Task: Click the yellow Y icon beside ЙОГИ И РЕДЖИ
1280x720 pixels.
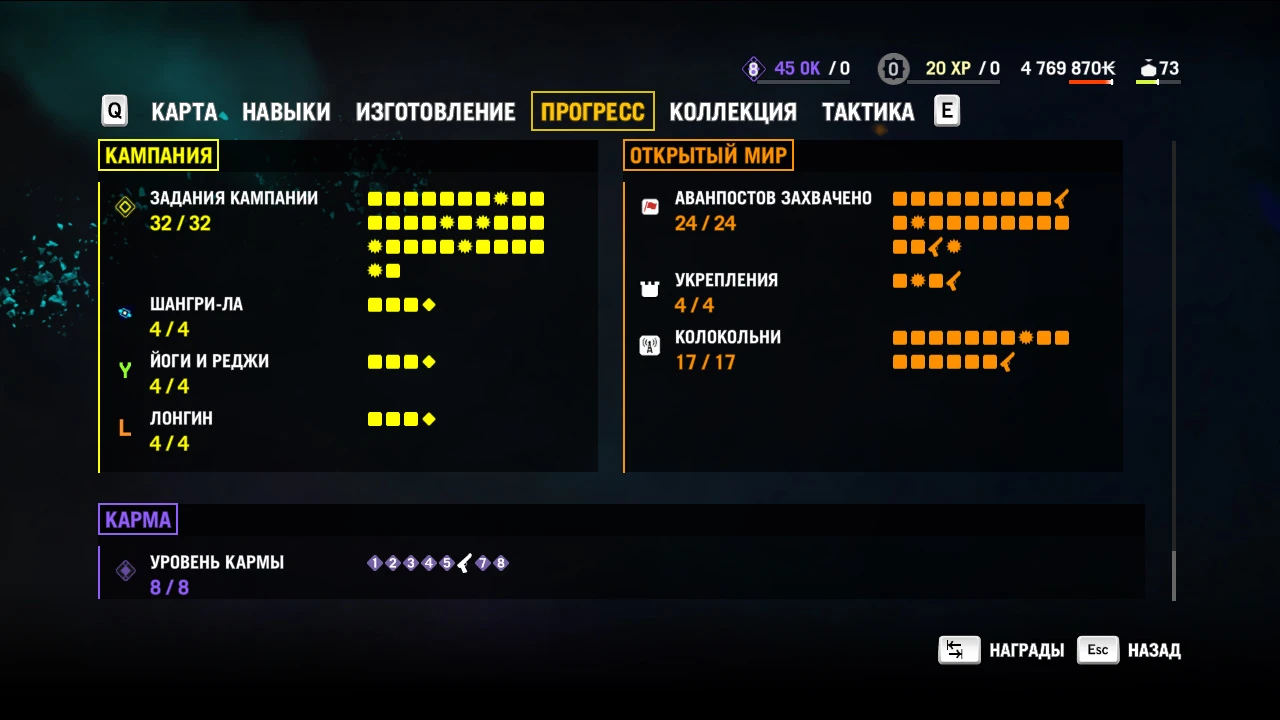Action: (124, 370)
